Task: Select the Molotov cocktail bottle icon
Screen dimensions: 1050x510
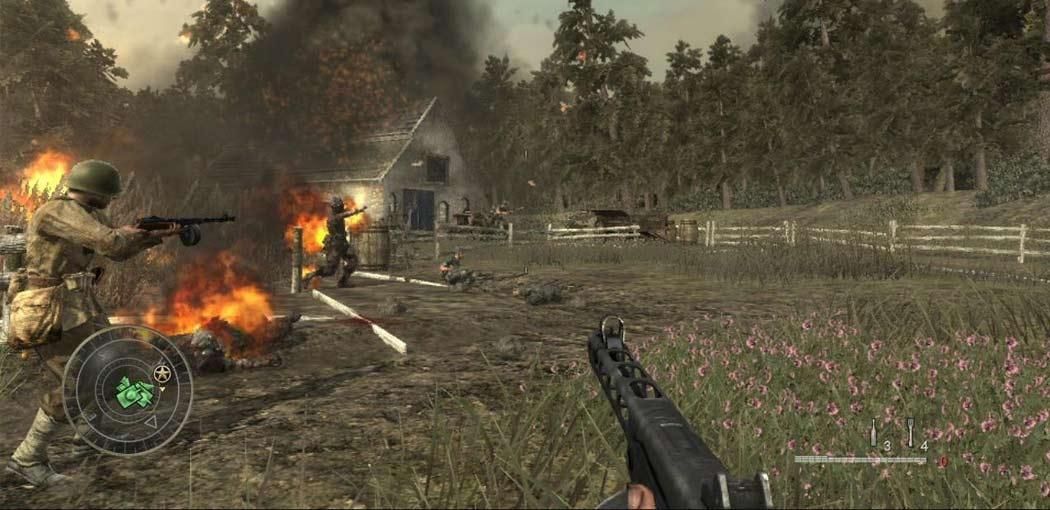Action: (873, 432)
